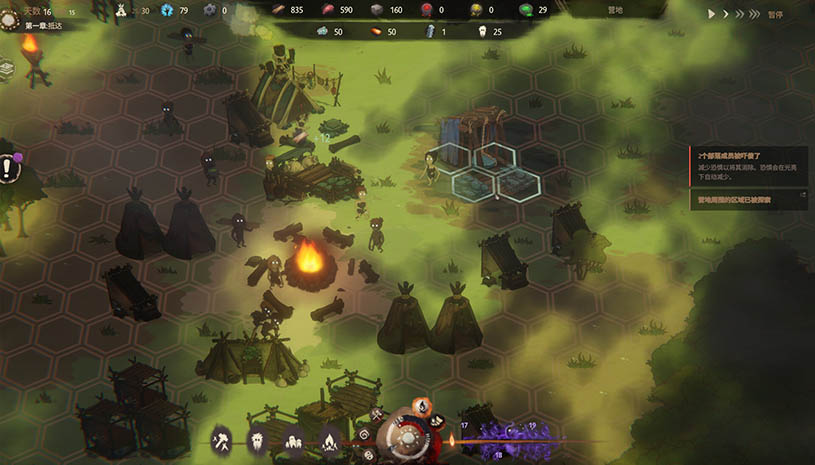815x465 pixels.
Task: Select the tribe member mask icon
Action: tap(258, 439)
